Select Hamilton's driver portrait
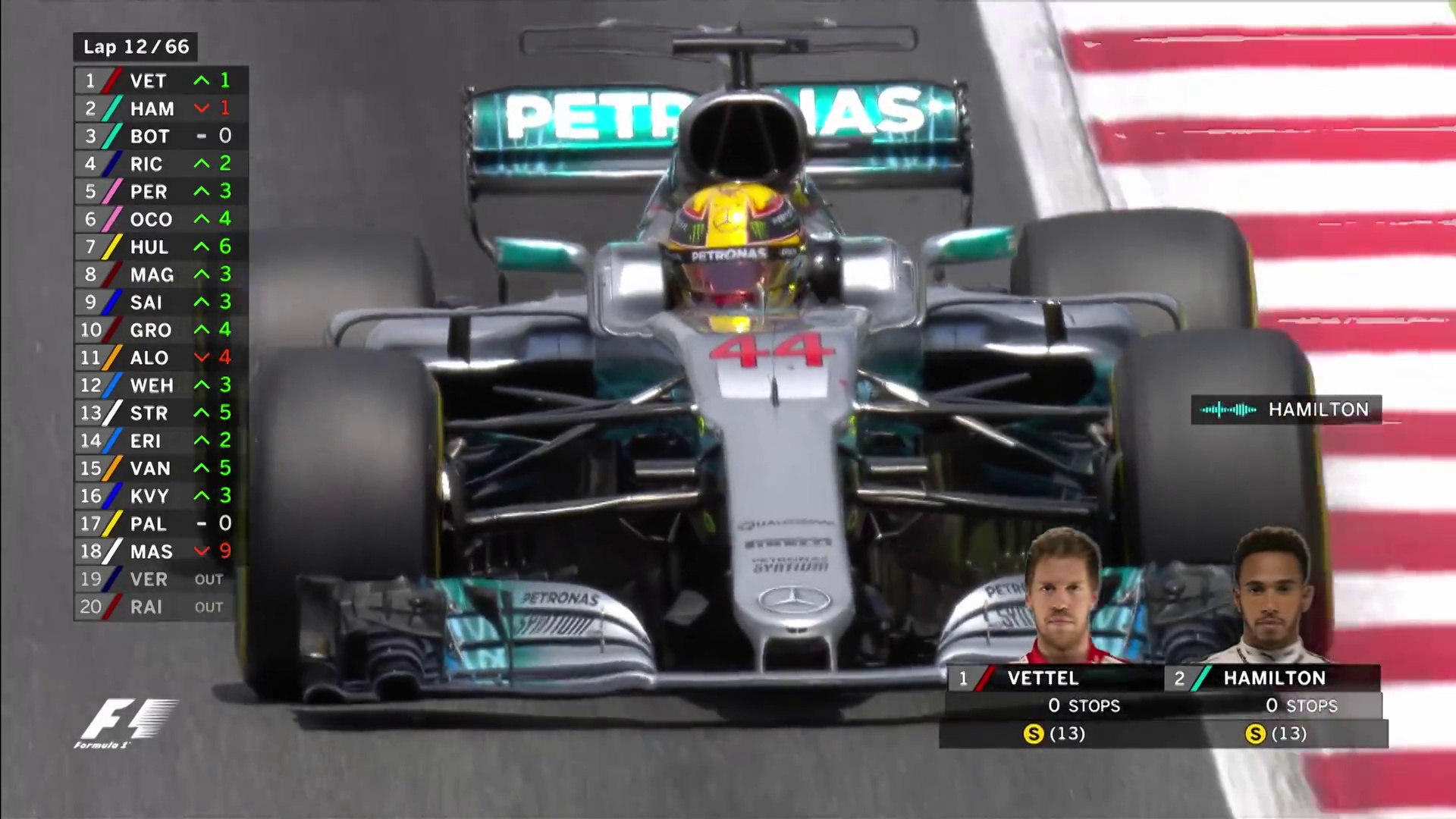The height and width of the screenshot is (819, 1456). pyautogui.click(x=1272, y=598)
